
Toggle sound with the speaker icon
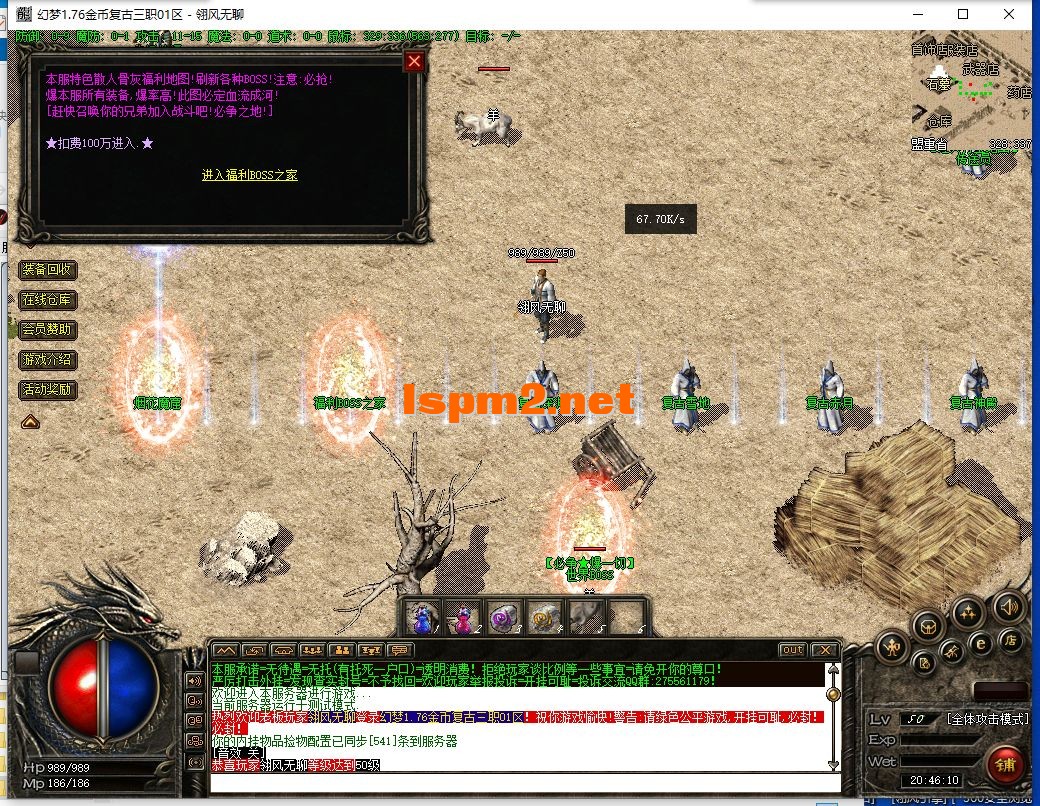tap(1008, 606)
